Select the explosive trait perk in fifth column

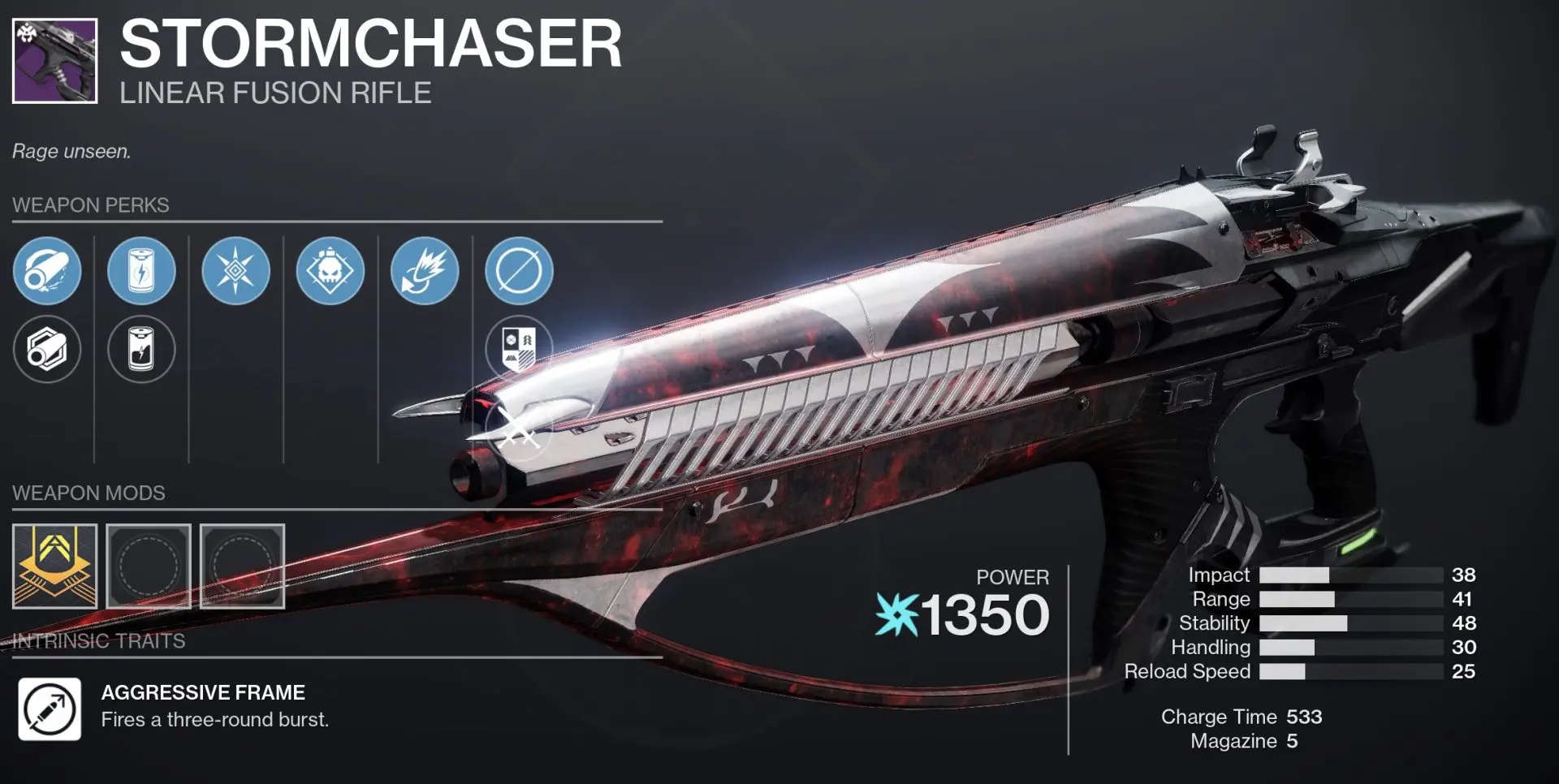(x=424, y=273)
